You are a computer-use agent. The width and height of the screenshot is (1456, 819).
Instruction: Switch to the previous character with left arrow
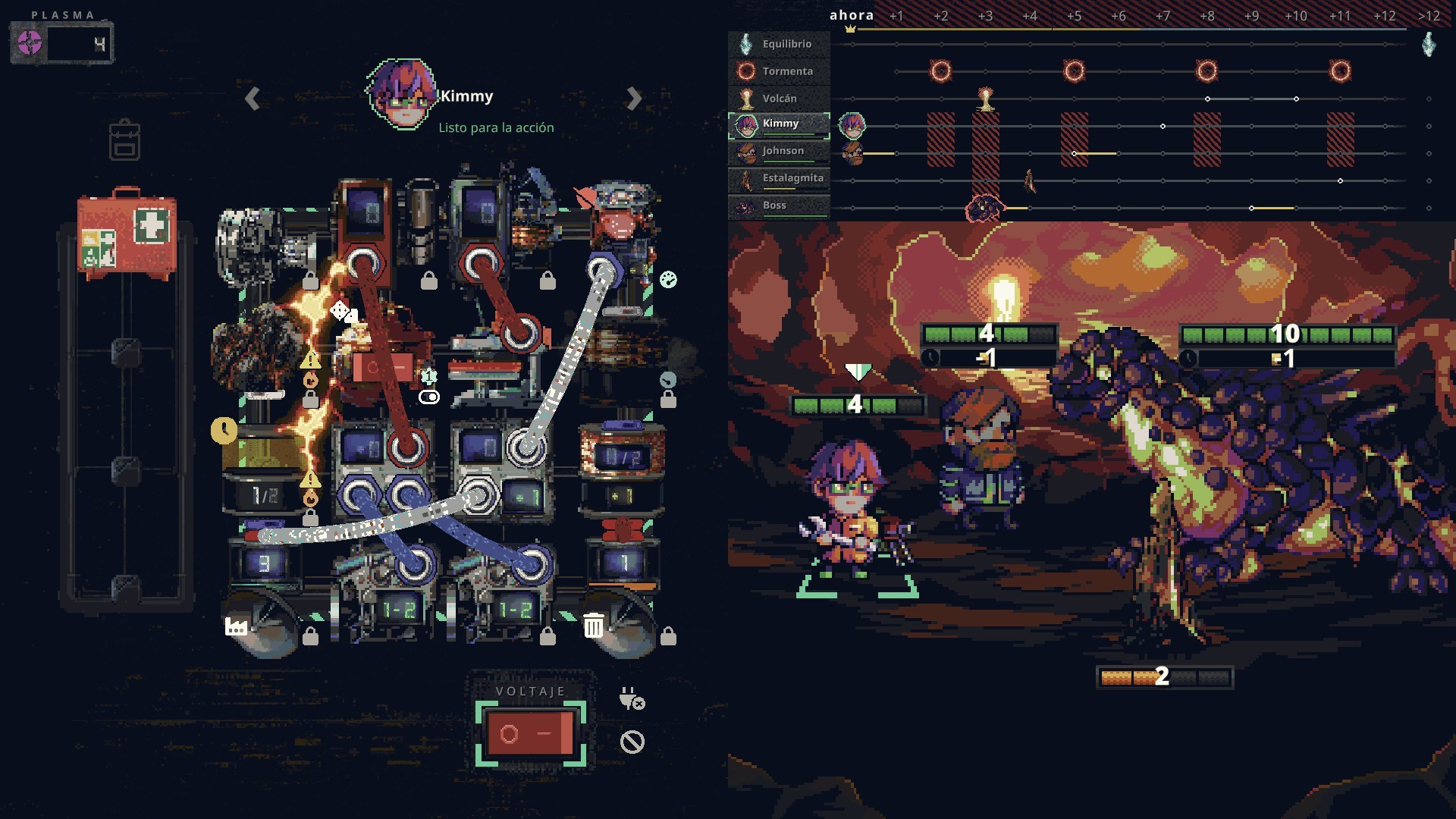253,99
